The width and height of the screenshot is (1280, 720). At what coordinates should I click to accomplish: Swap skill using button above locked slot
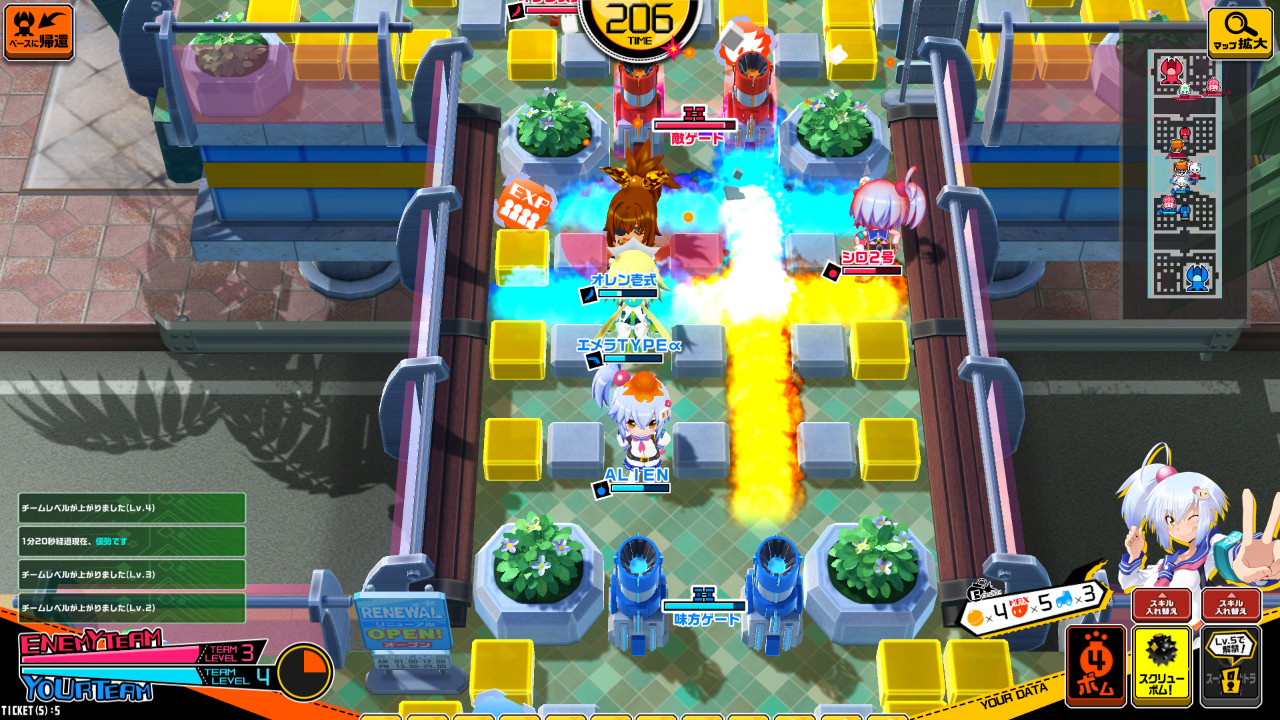[x=1230, y=605]
